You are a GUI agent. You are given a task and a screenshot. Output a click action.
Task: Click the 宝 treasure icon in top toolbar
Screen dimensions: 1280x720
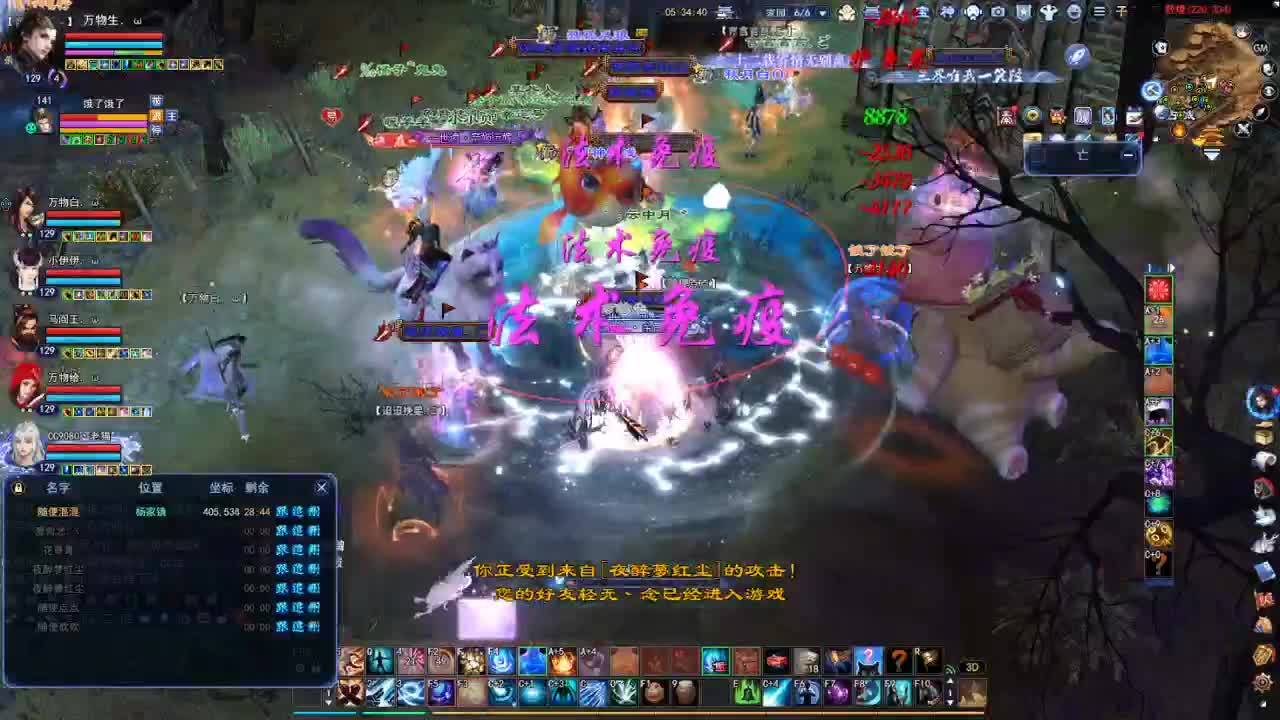point(925,12)
